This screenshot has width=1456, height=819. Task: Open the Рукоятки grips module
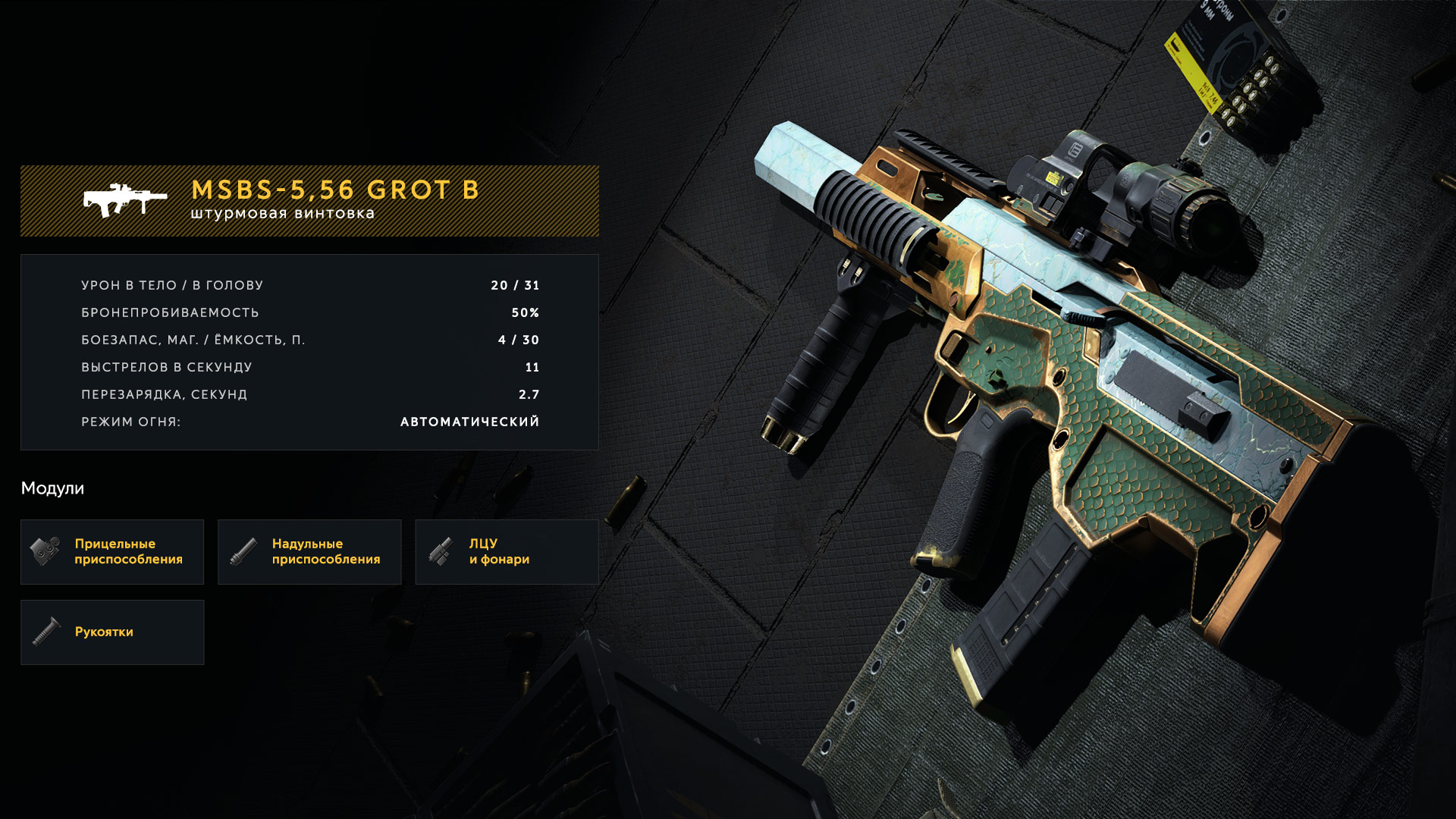(112, 632)
